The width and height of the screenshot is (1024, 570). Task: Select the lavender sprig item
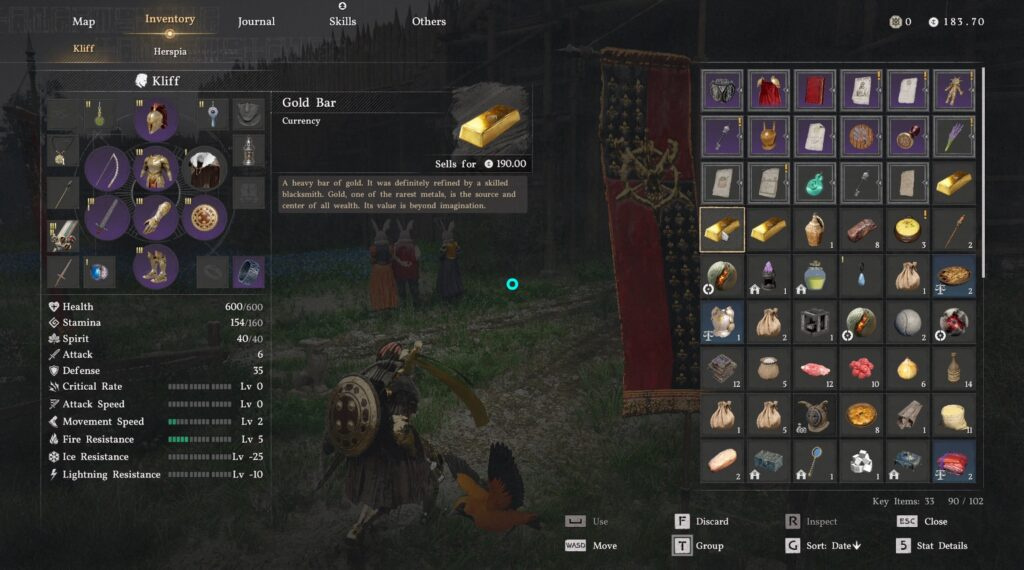954,136
